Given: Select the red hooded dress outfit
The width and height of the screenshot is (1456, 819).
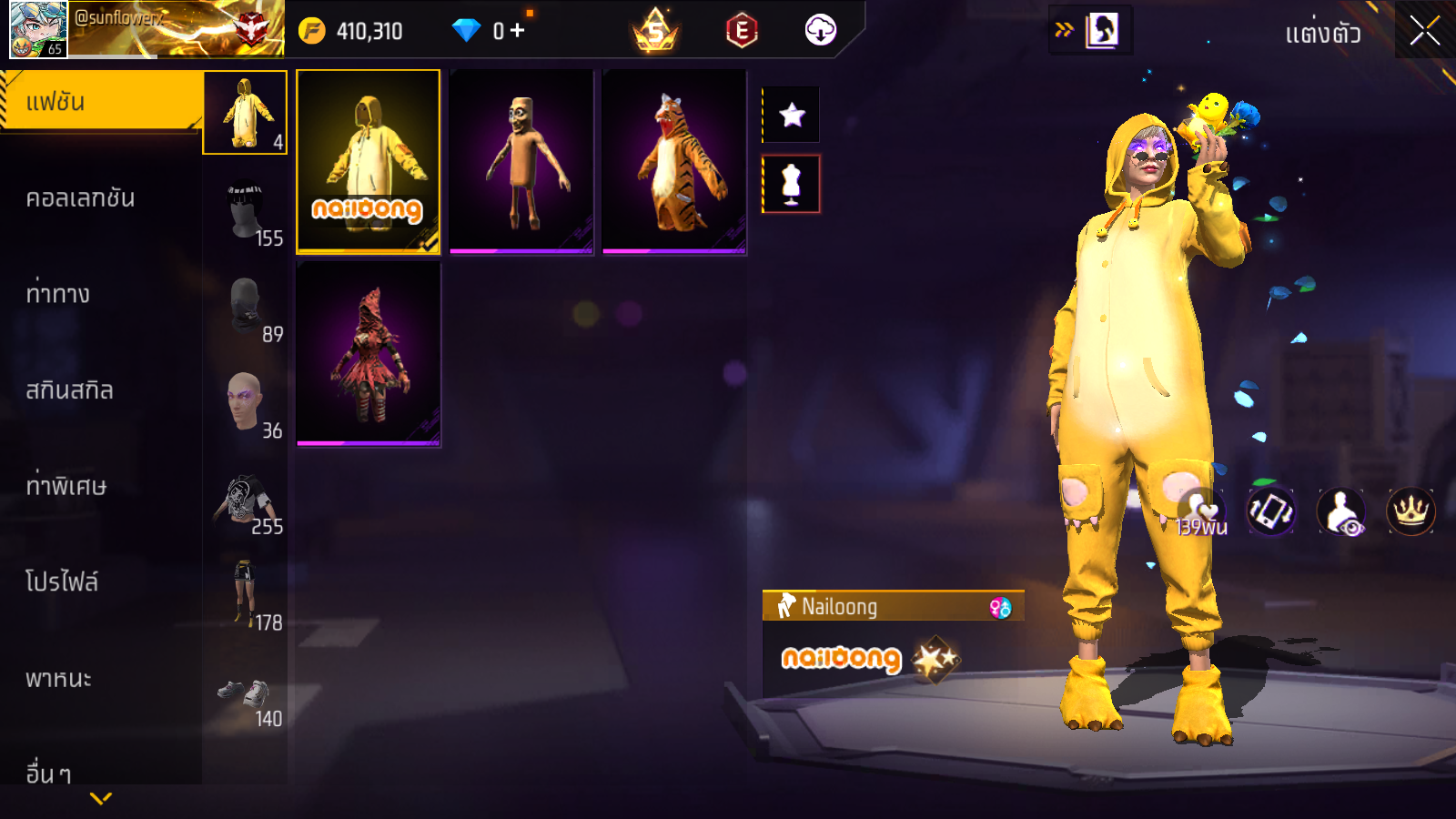Looking at the screenshot, I should point(369,354).
